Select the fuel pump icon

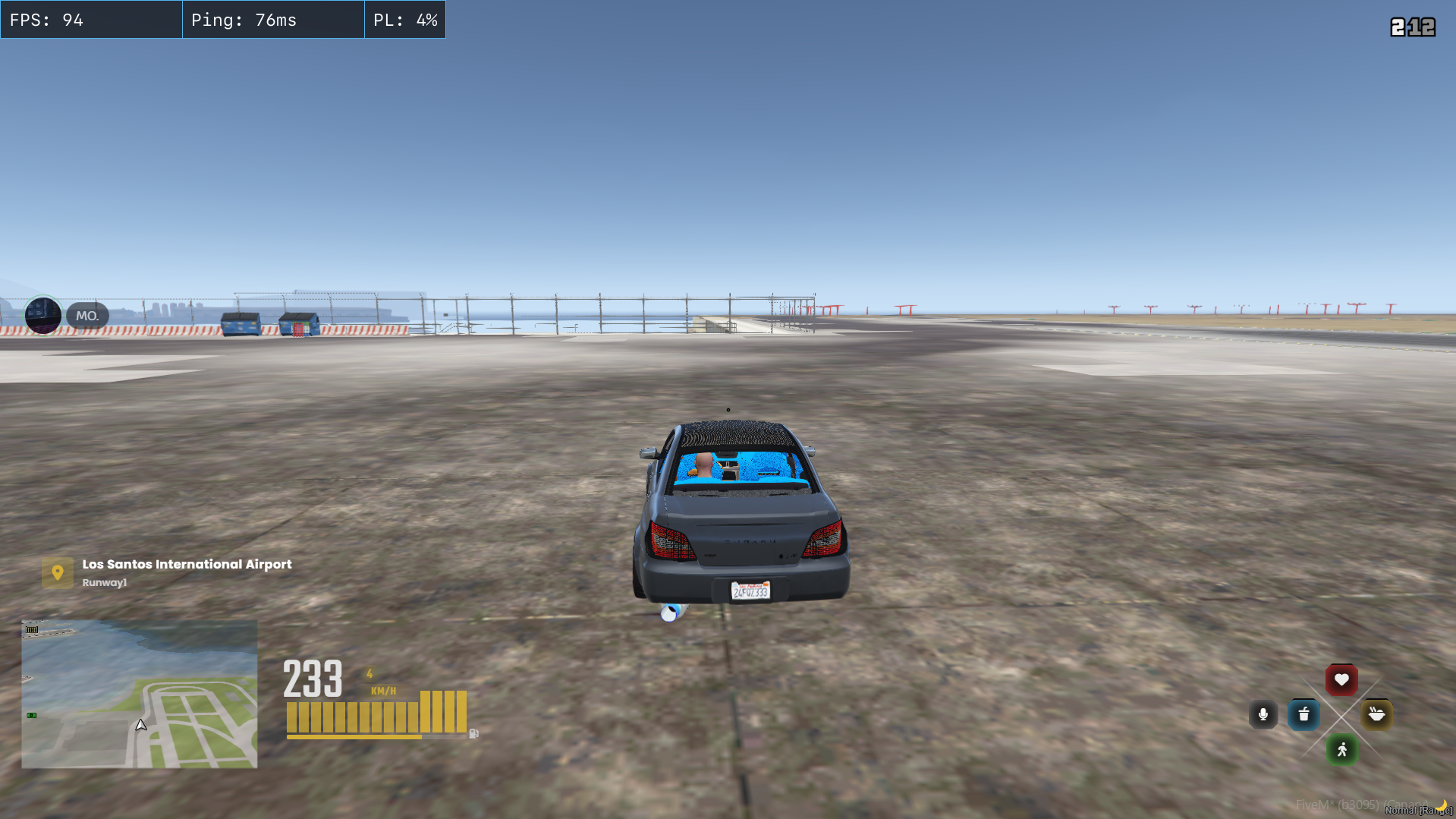click(x=473, y=733)
